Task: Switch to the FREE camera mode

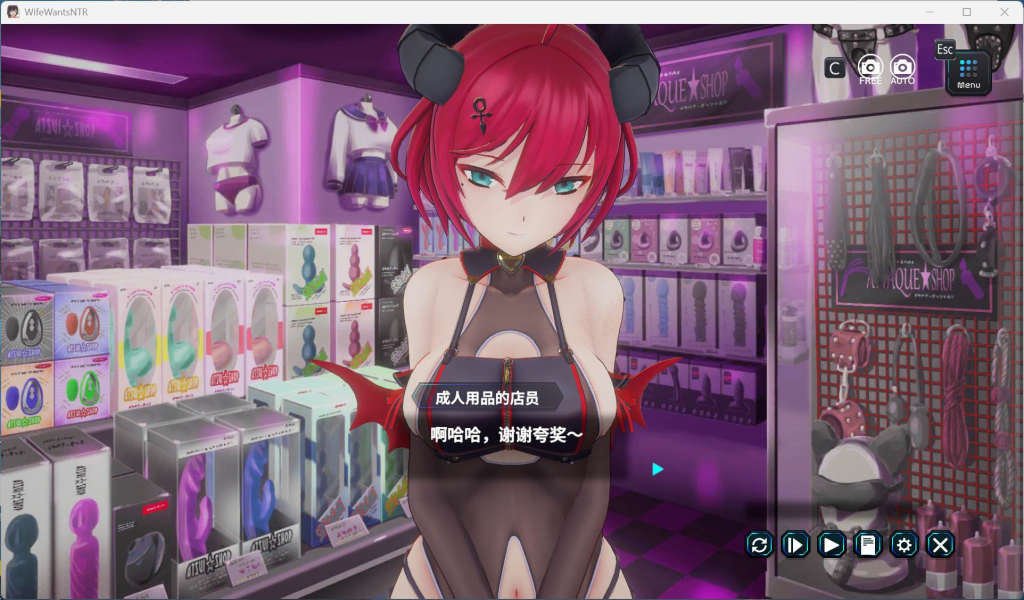Action: 870,68
